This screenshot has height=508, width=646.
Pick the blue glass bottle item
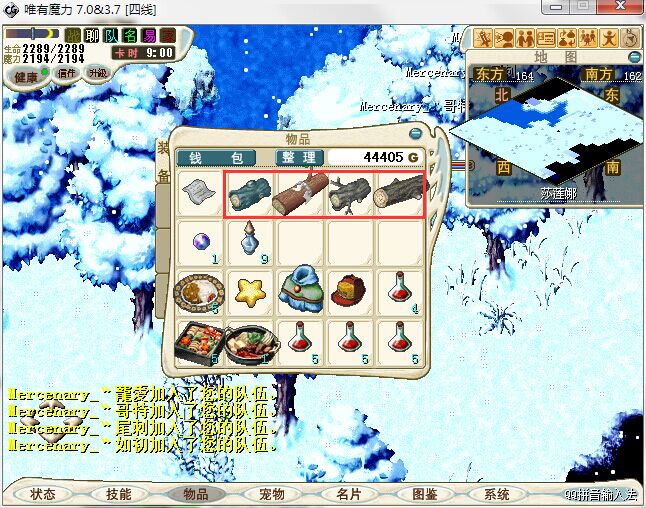(x=250, y=241)
